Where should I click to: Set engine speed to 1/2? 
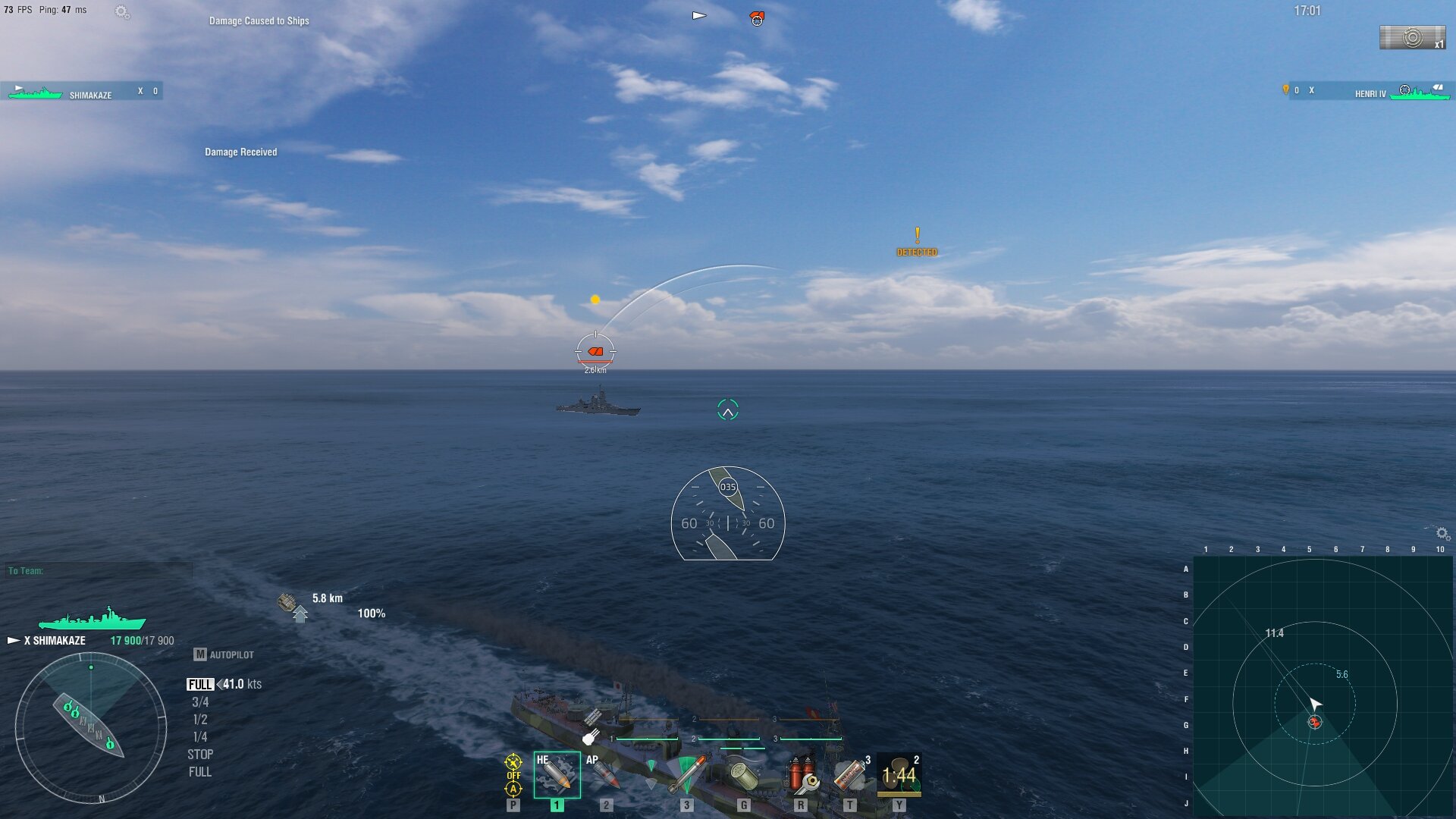200,720
